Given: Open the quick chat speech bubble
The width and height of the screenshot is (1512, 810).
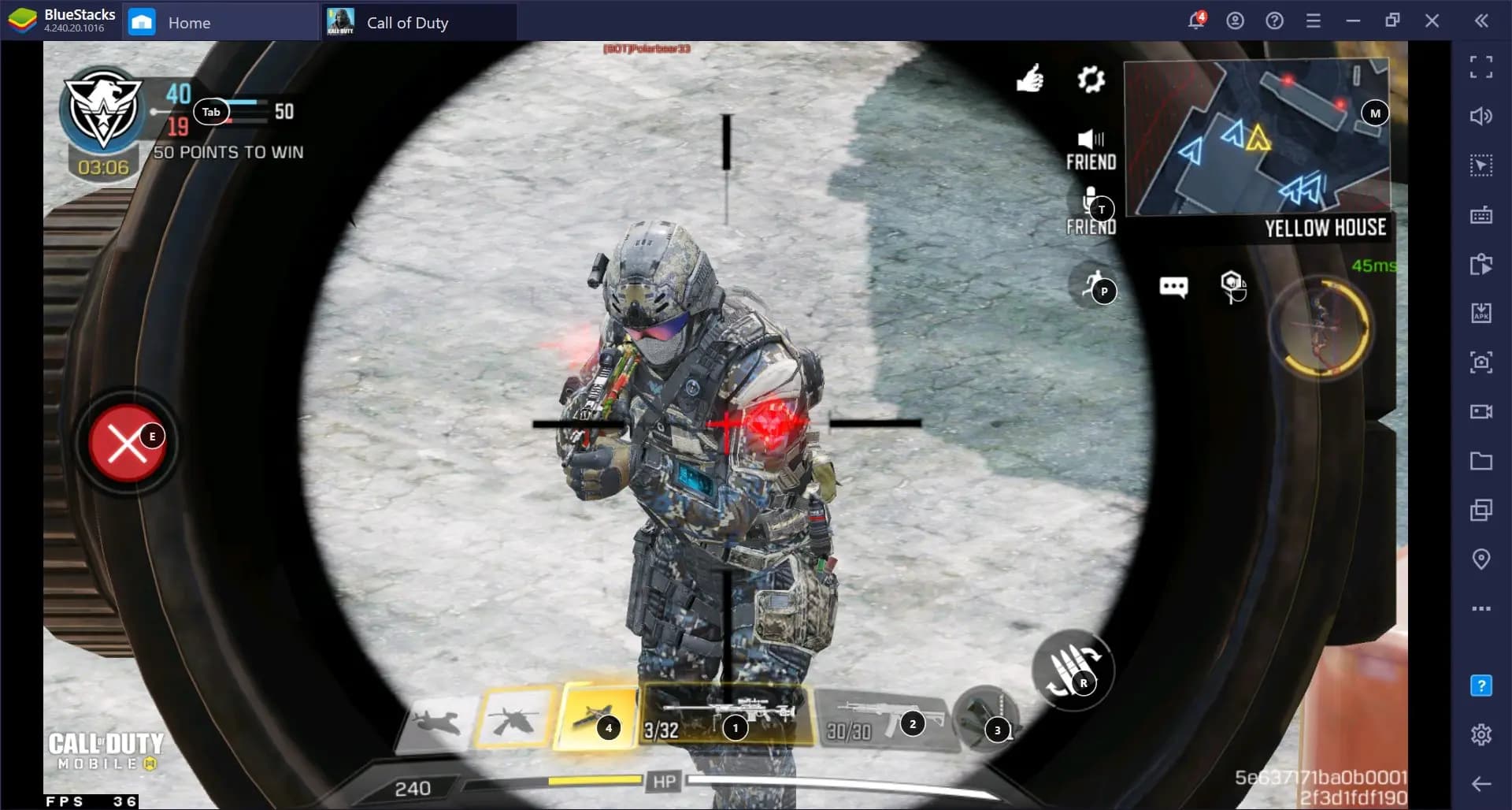Looking at the screenshot, I should tap(1173, 287).
